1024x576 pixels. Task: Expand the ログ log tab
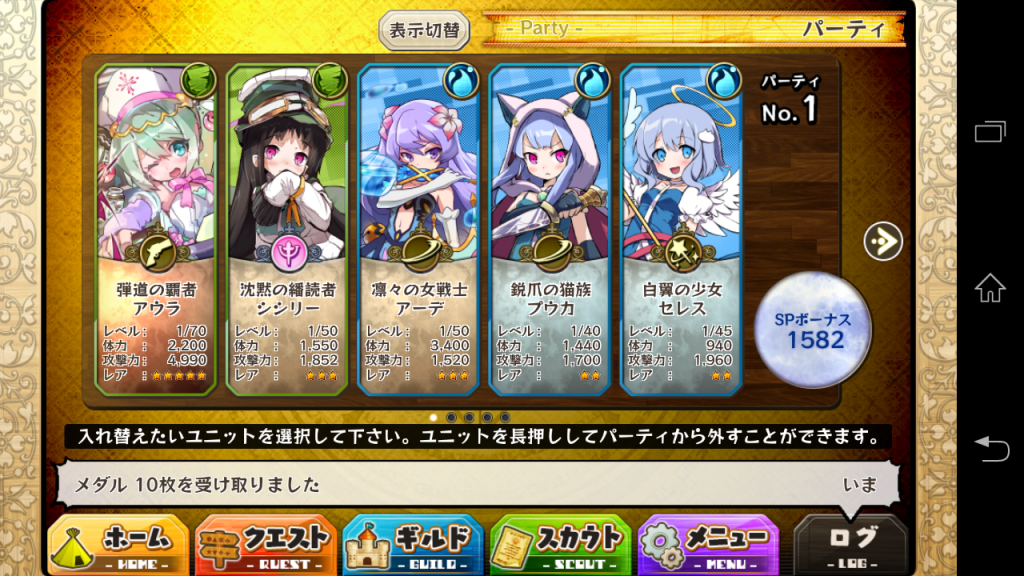[x=852, y=545]
